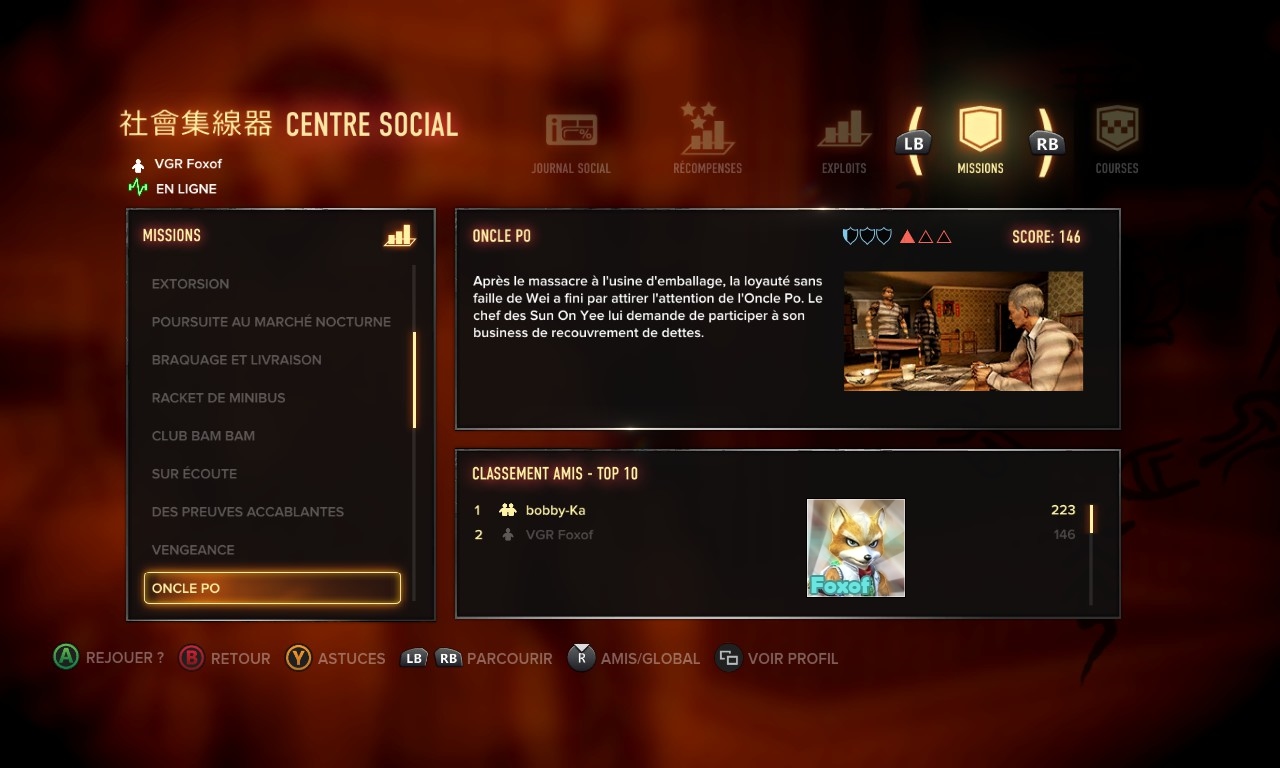
Task: Choose the Extorsion mission
Action: [x=190, y=284]
